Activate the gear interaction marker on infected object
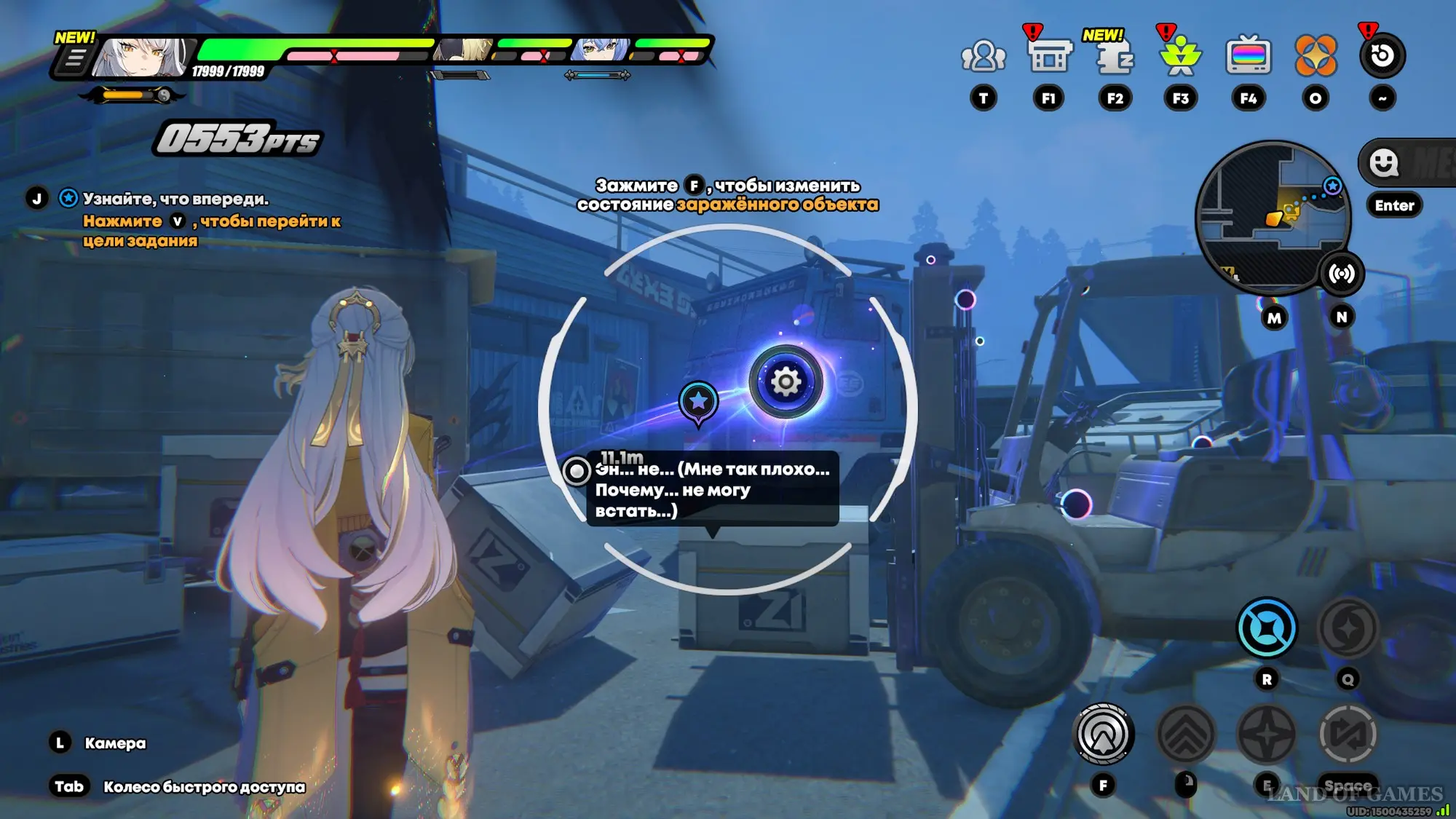This screenshot has height=819, width=1456. 786,381
